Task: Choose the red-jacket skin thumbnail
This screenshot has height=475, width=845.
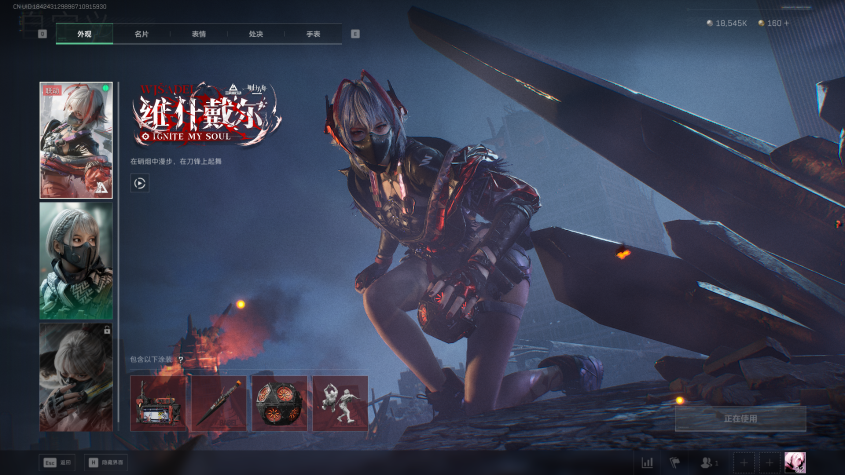Action: pos(76,140)
